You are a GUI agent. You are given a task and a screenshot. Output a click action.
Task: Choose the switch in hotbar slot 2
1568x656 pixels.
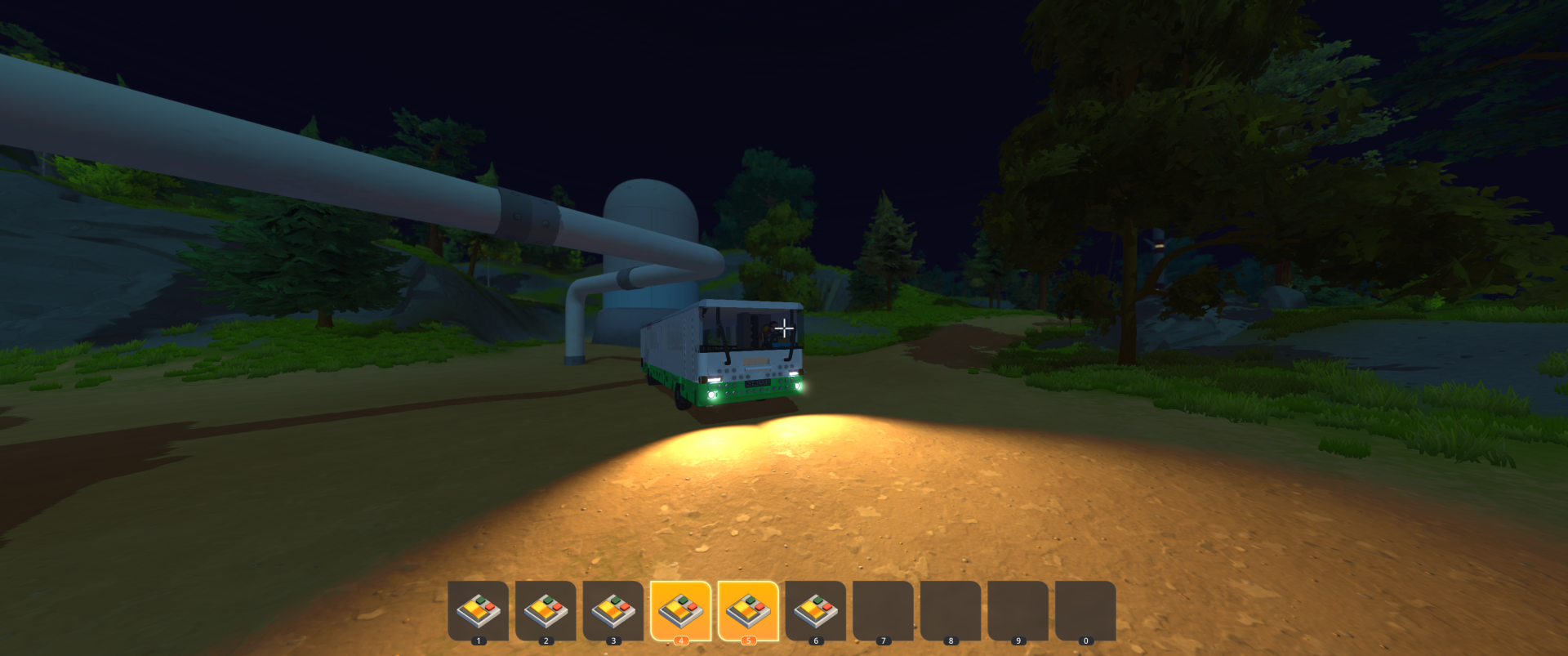pos(546,610)
